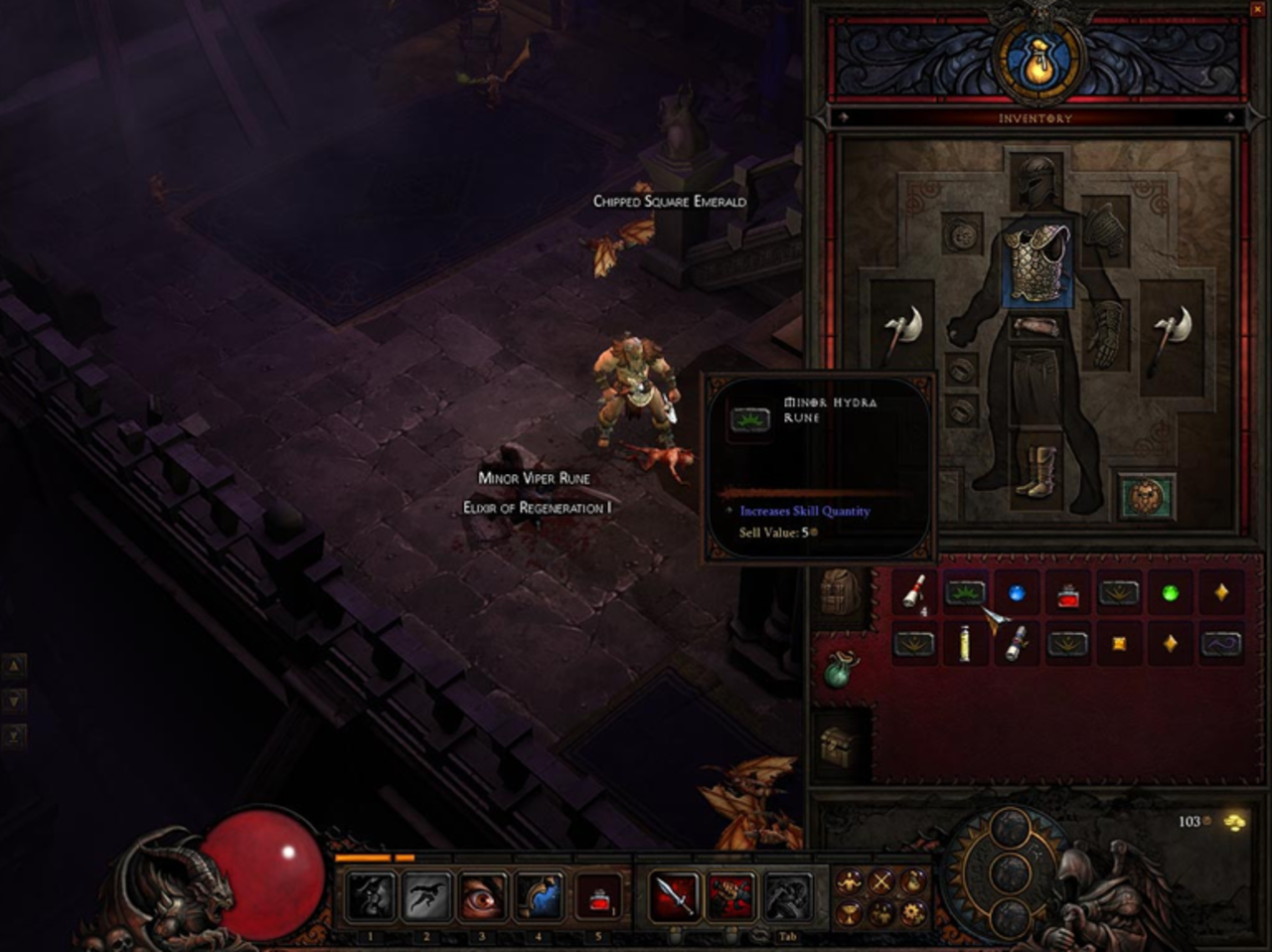Select the green pouch icon
The image size is (1272, 952).
point(840,668)
